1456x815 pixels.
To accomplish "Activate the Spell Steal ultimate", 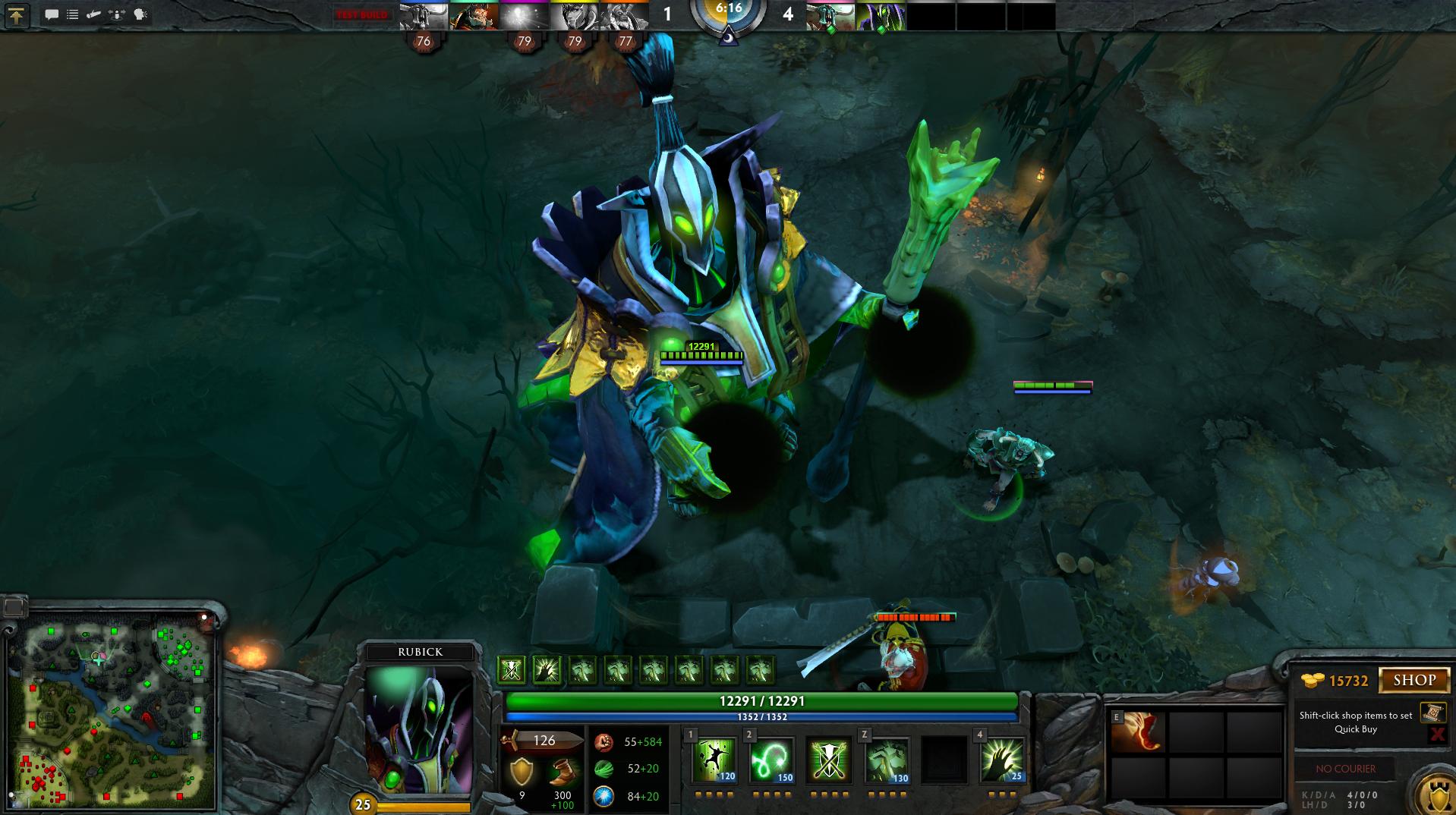I will click(1001, 760).
